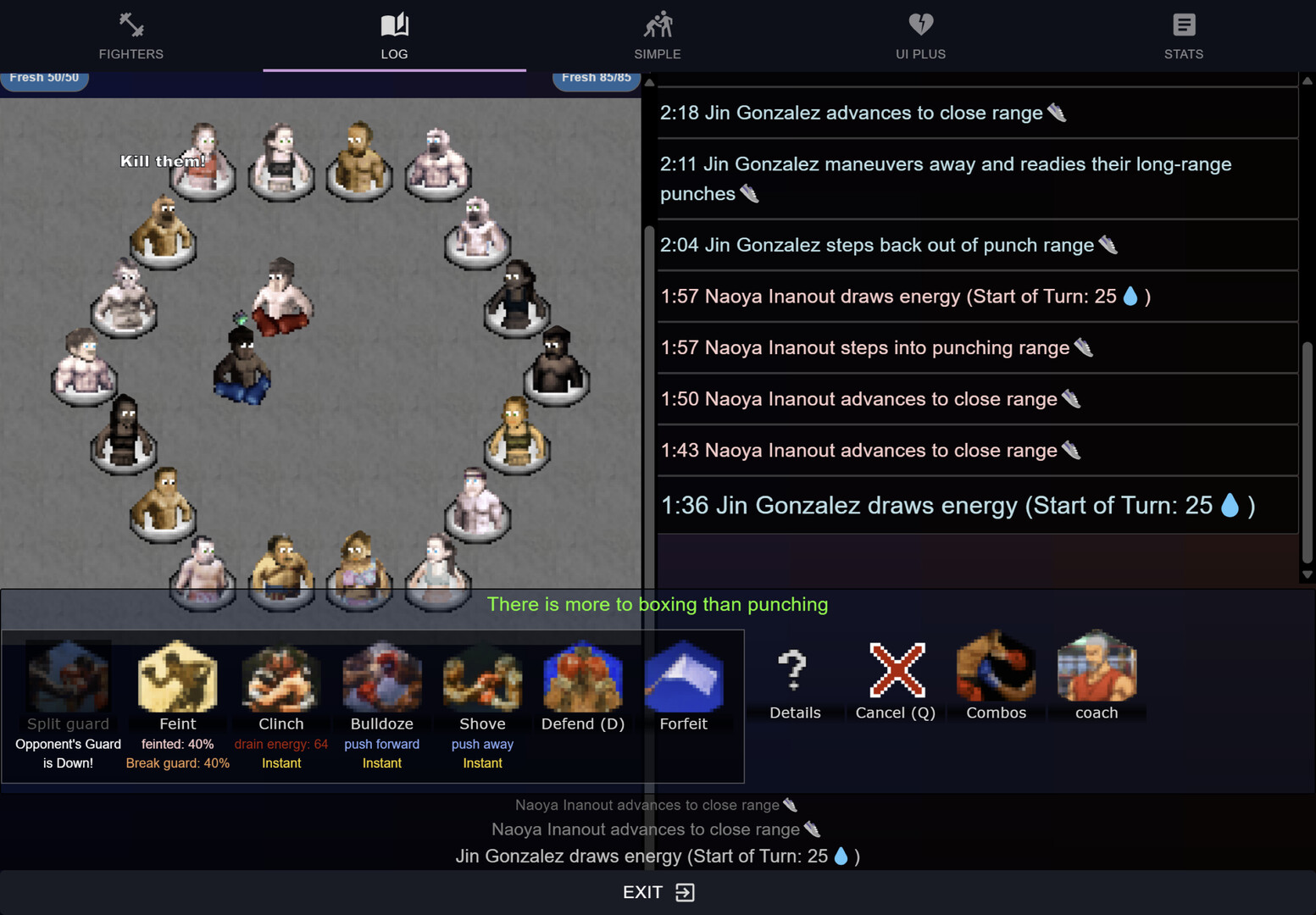1316x915 pixels.
Task: Switch to the SIMPLE tab
Action: tap(658, 36)
